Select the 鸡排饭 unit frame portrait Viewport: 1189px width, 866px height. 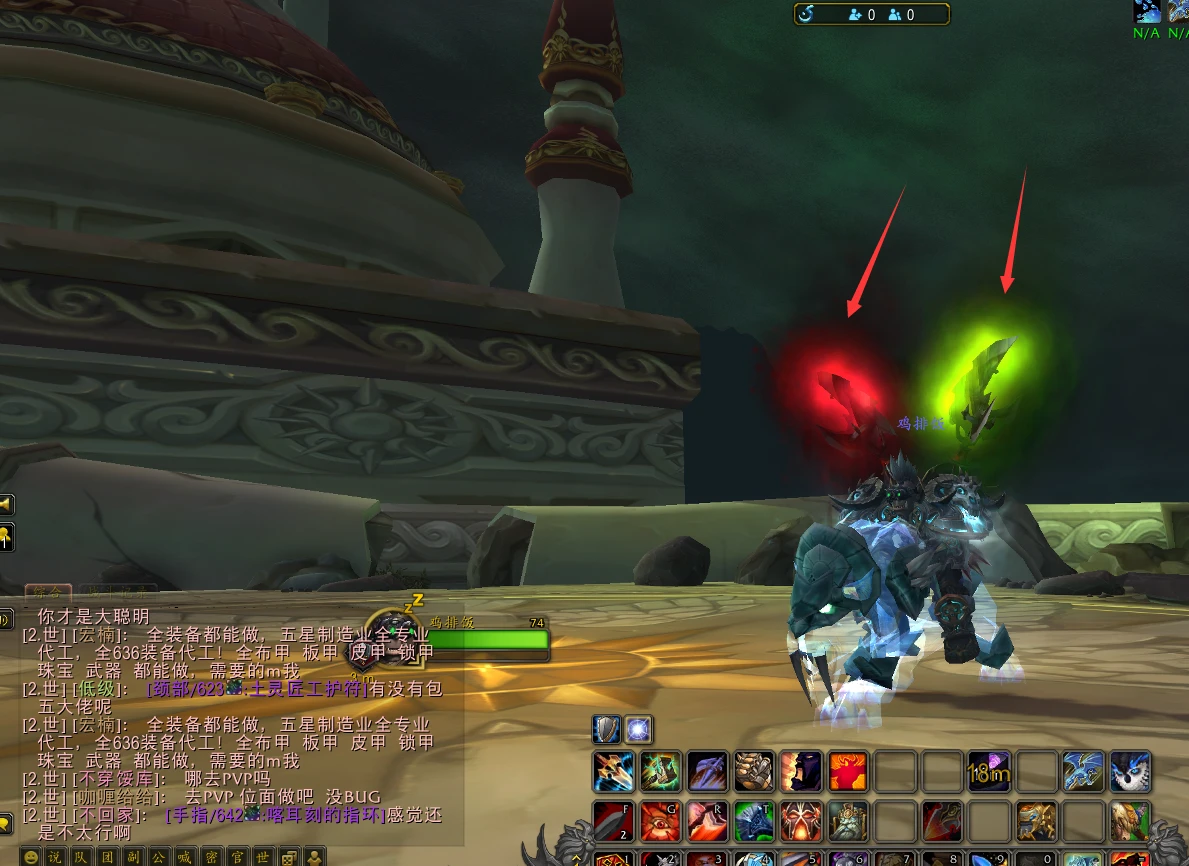(386, 639)
